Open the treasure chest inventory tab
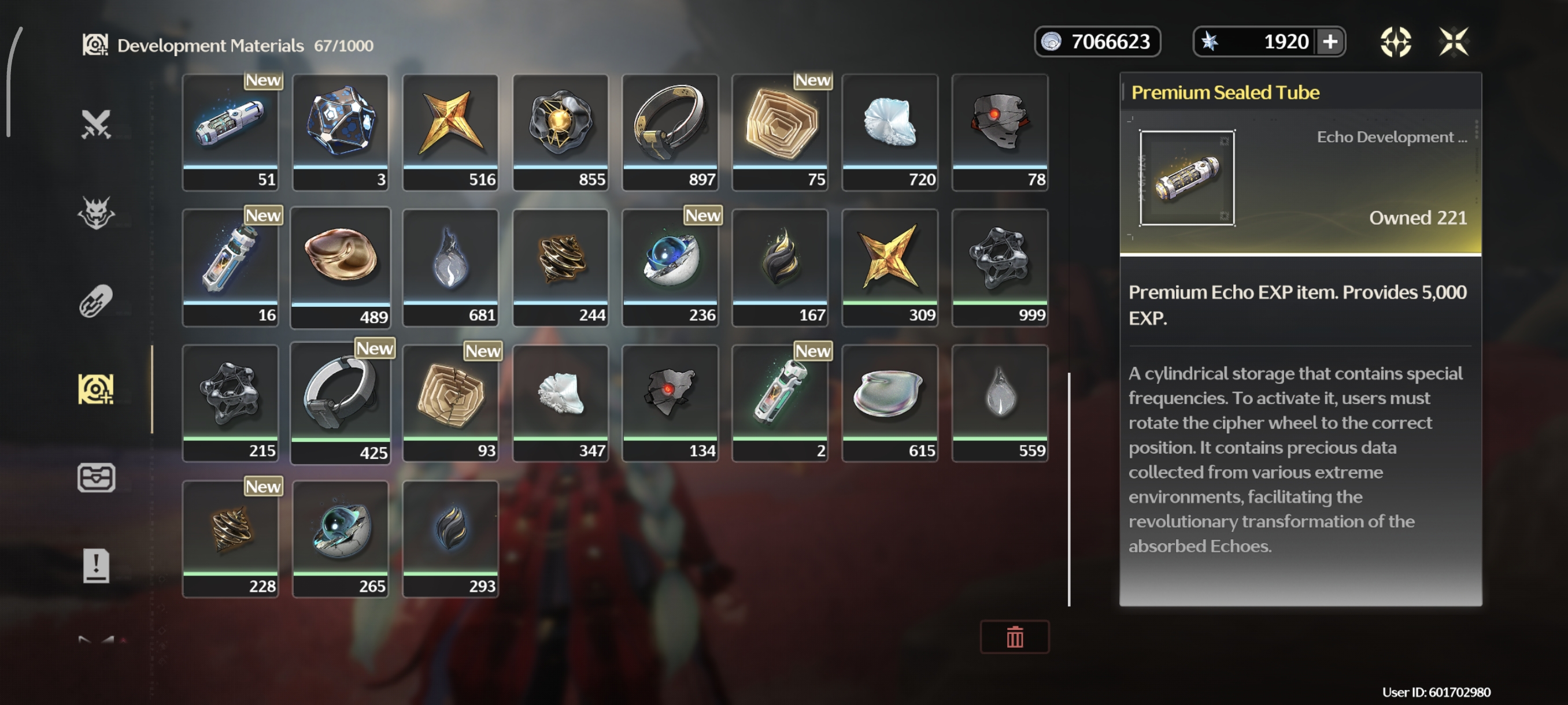Viewport: 1568px width, 705px height. [x=96, y=477]
